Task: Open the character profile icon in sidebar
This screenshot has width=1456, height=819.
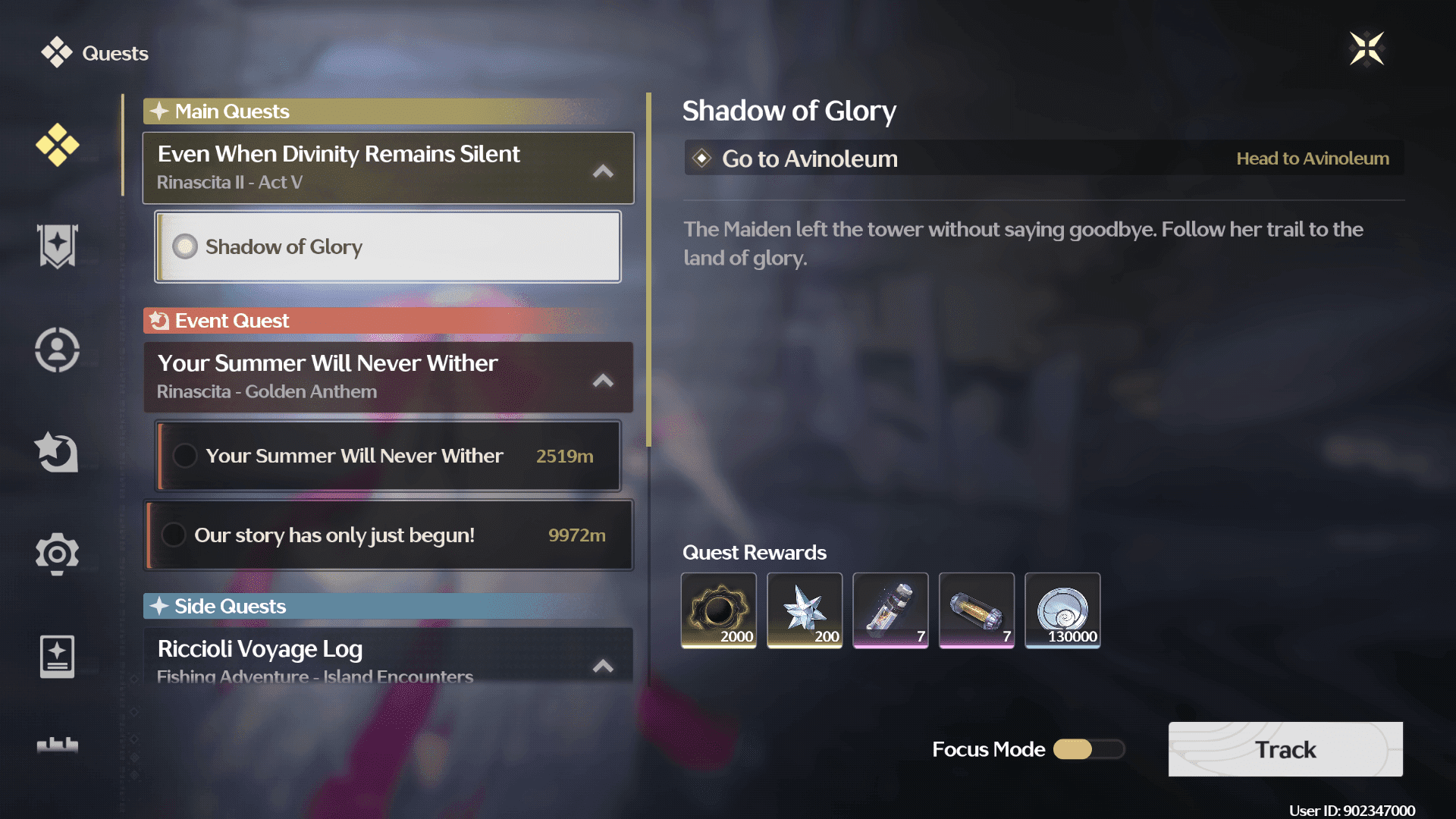Action: click(x=57, y=350)
